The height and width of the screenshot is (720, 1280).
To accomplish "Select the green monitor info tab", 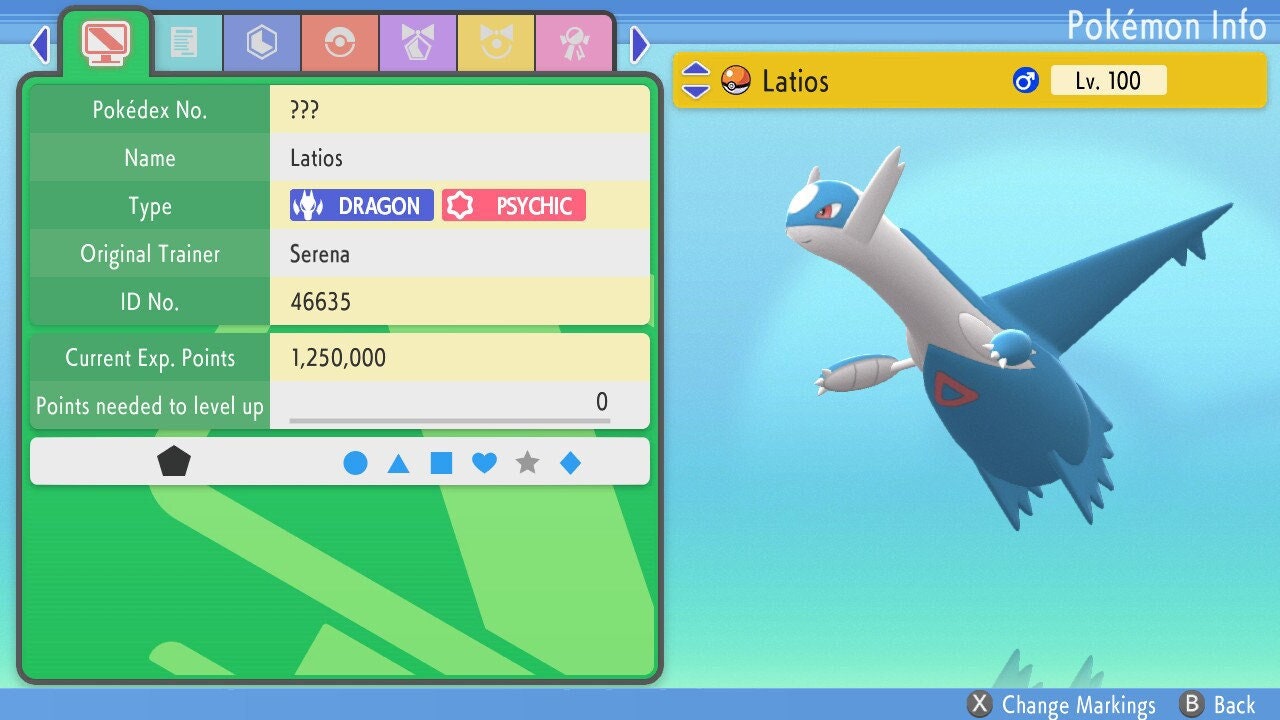I will pyautogui.click(x=105, y=42).
